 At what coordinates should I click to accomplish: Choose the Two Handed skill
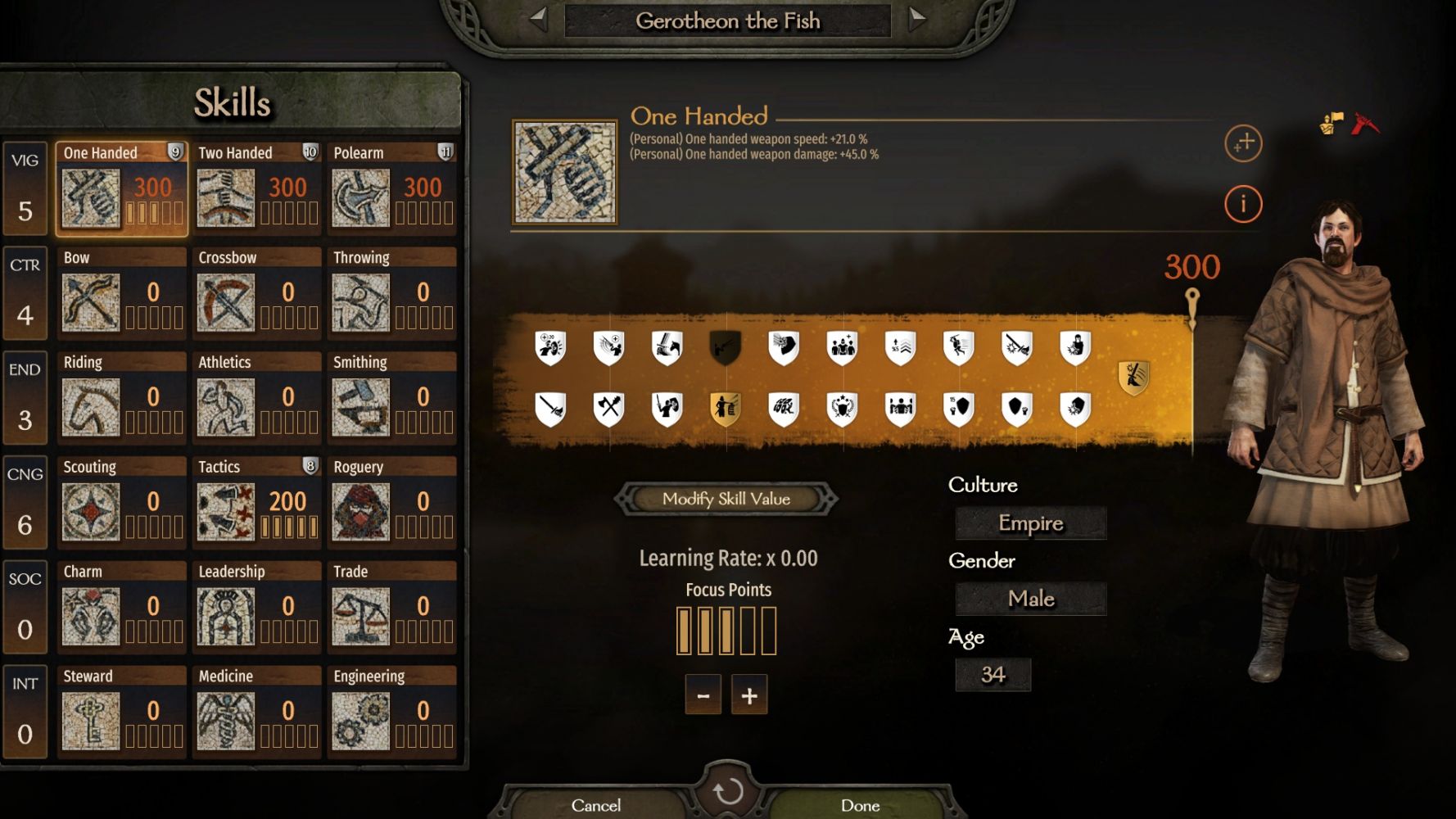[x=256, y=189]
